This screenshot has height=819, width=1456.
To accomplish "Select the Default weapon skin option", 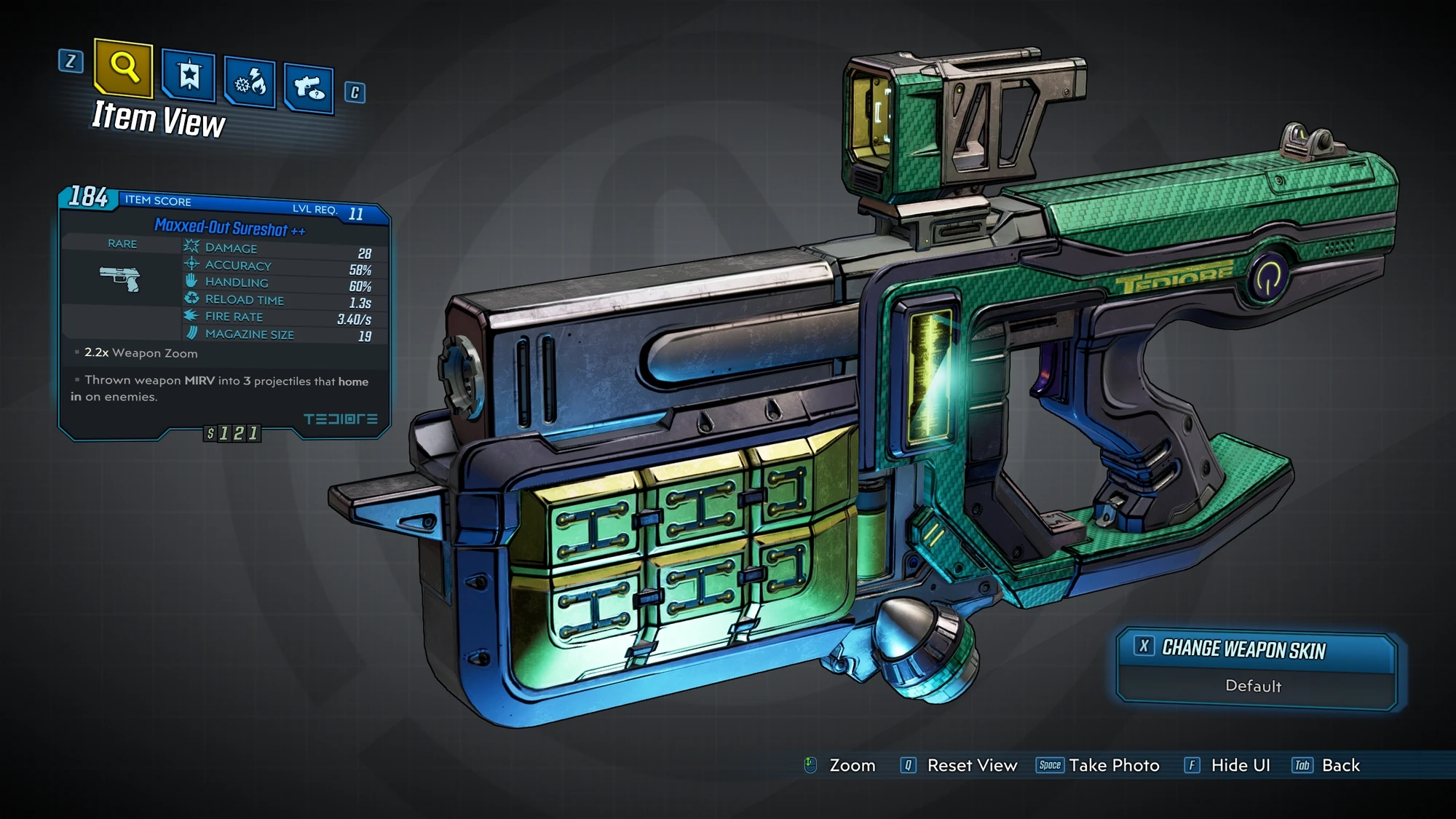I will (x=1254, y=687).
